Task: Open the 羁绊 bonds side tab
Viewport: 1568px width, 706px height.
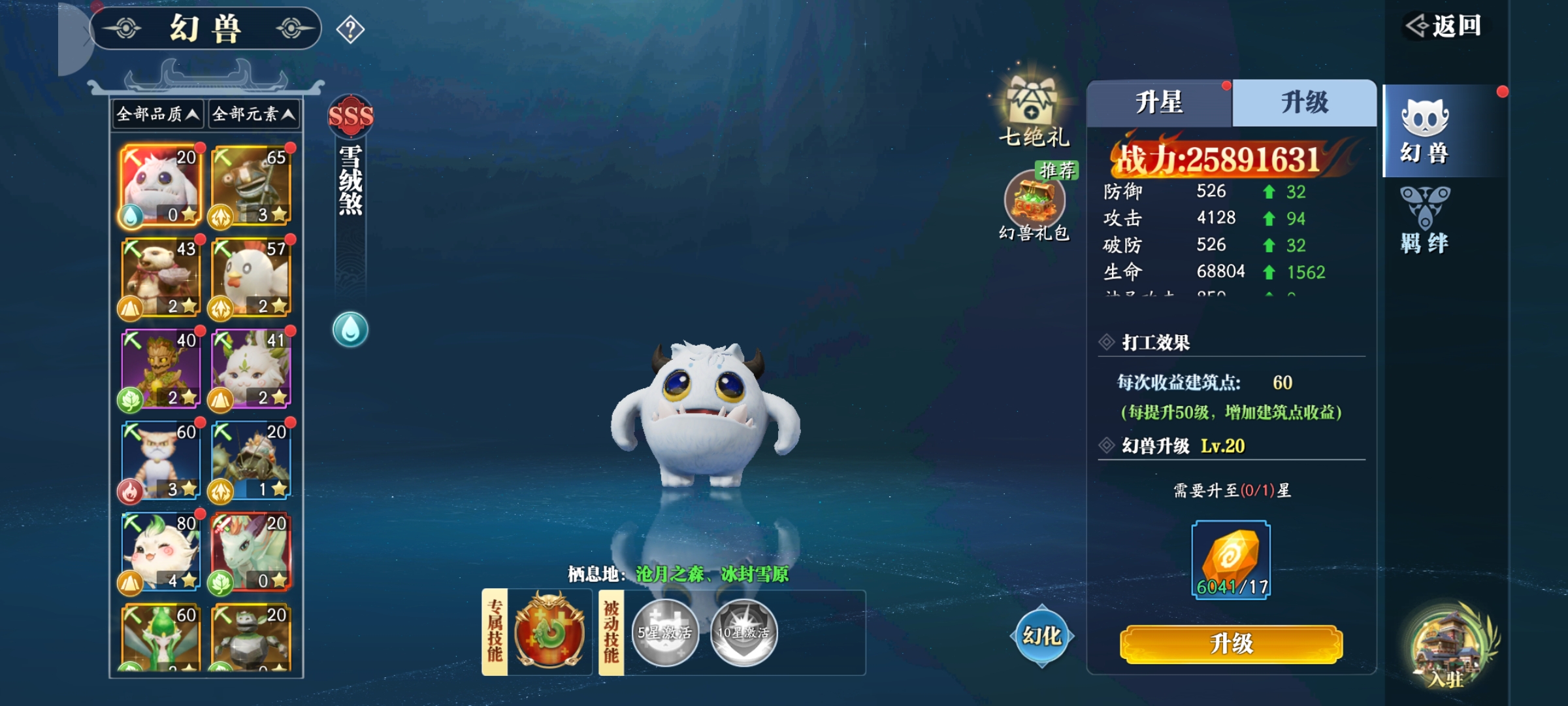Action: [1425, 220]
